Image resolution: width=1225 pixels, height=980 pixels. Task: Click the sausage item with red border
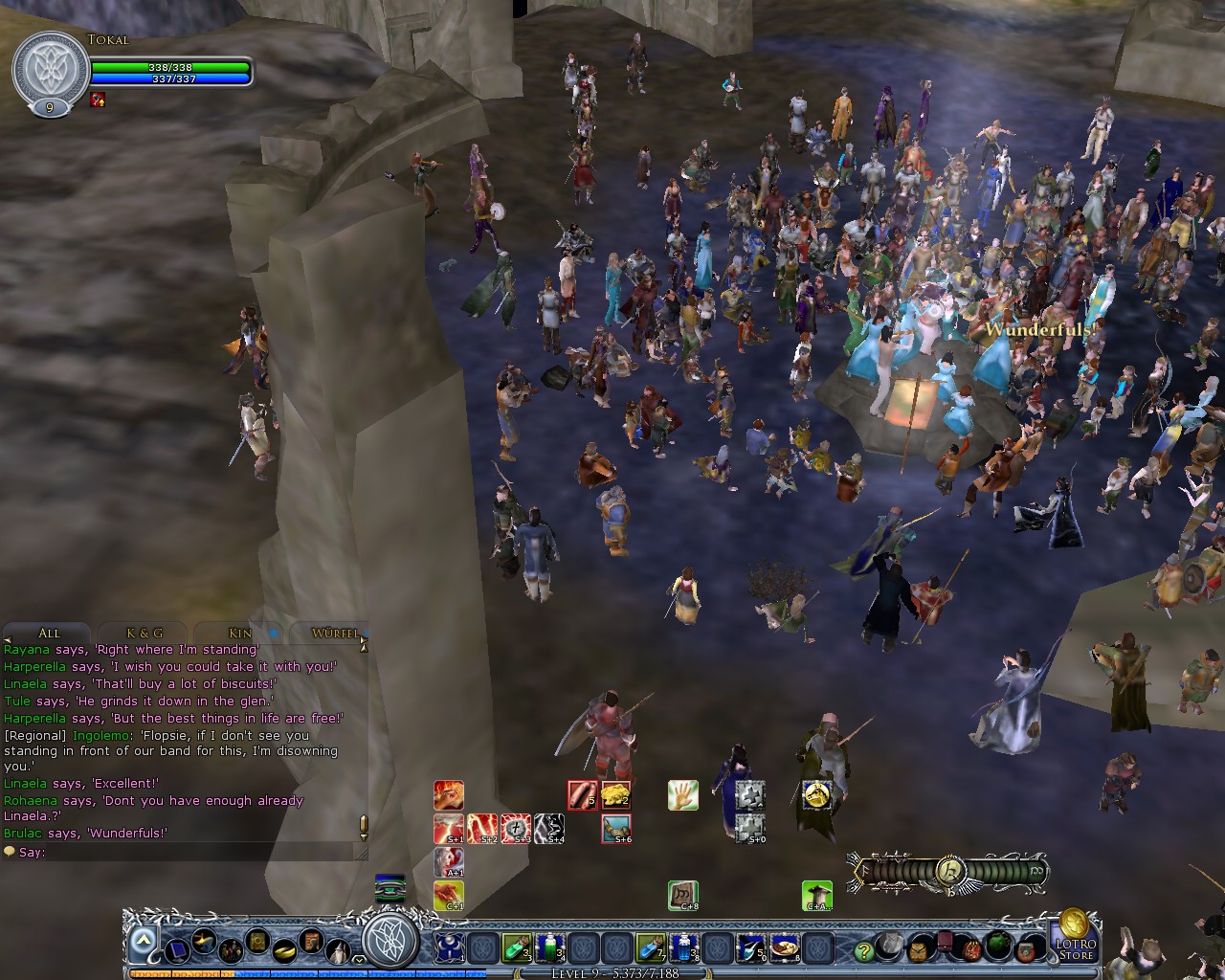[x=582, y=794]
